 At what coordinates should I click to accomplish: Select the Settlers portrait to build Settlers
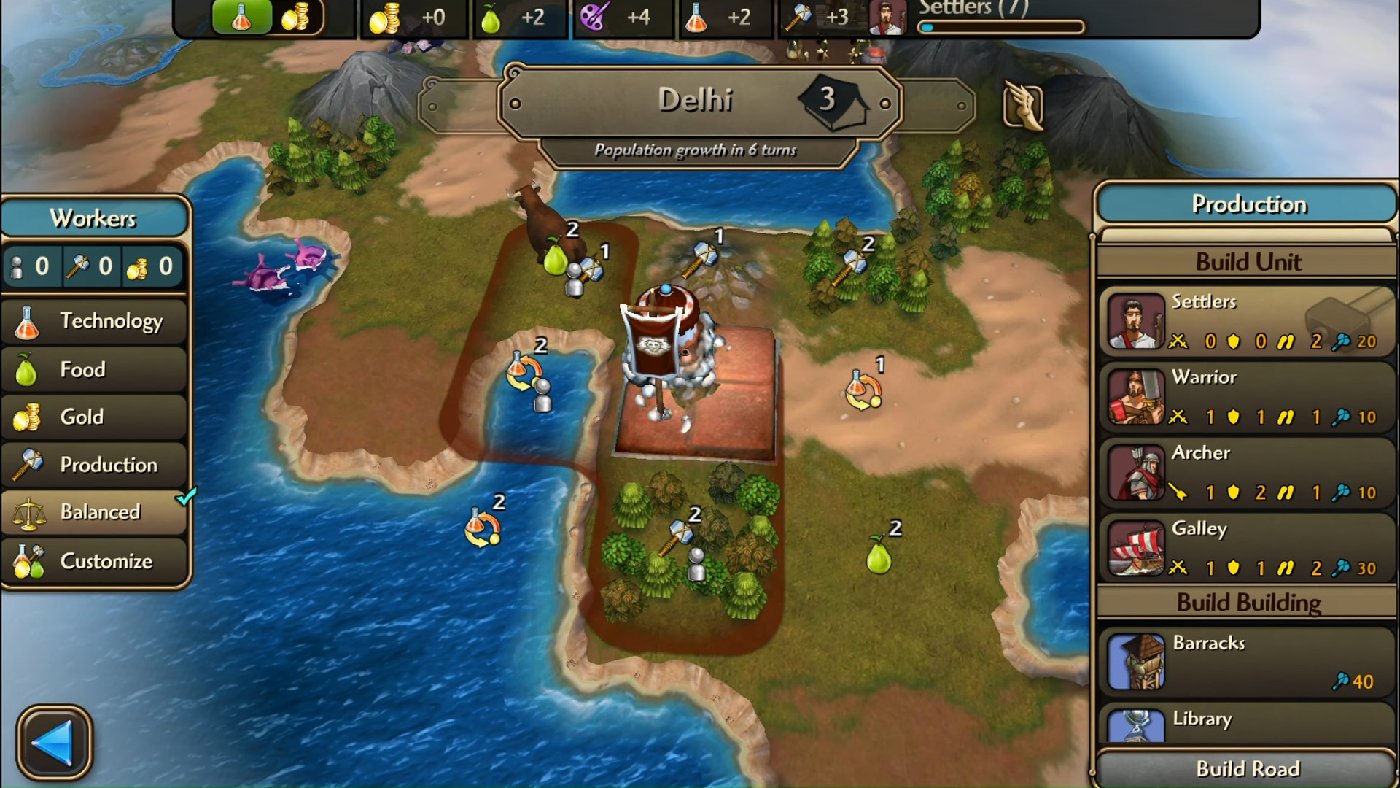pos(1136,322)
